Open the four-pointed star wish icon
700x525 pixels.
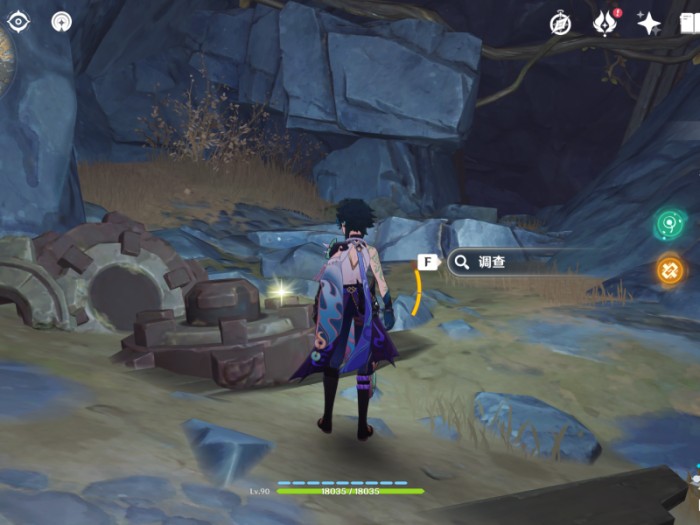[648, 23]
